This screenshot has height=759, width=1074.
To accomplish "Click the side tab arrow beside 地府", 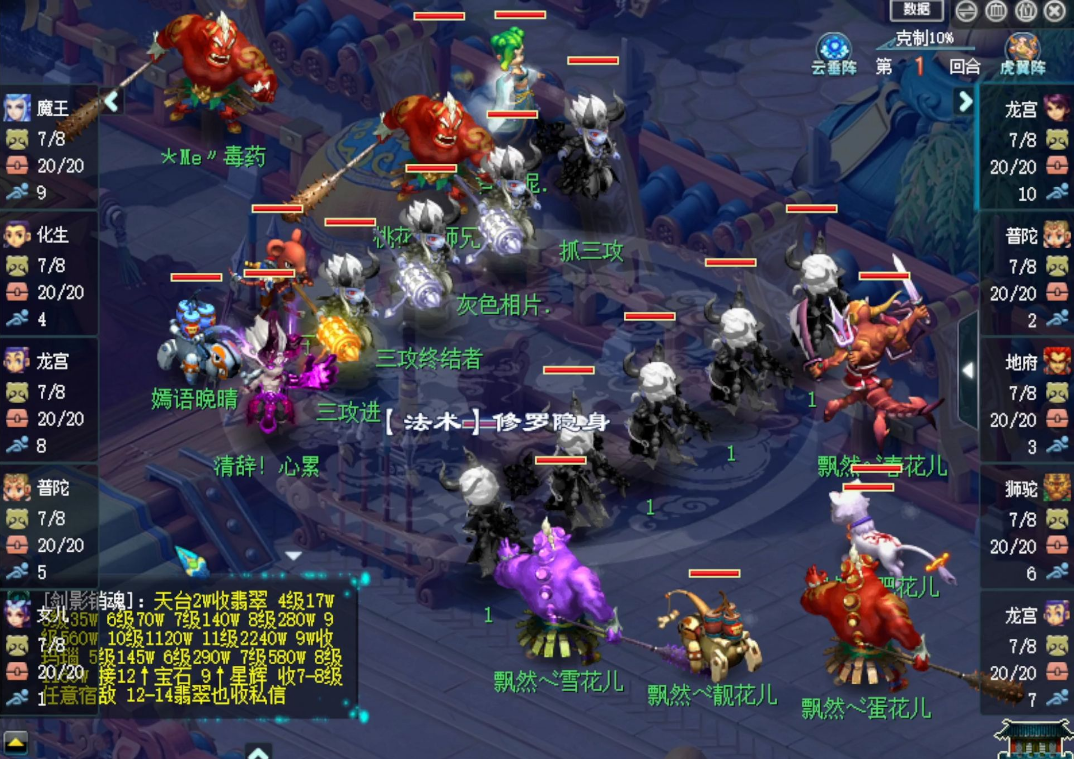I will 967,370.
